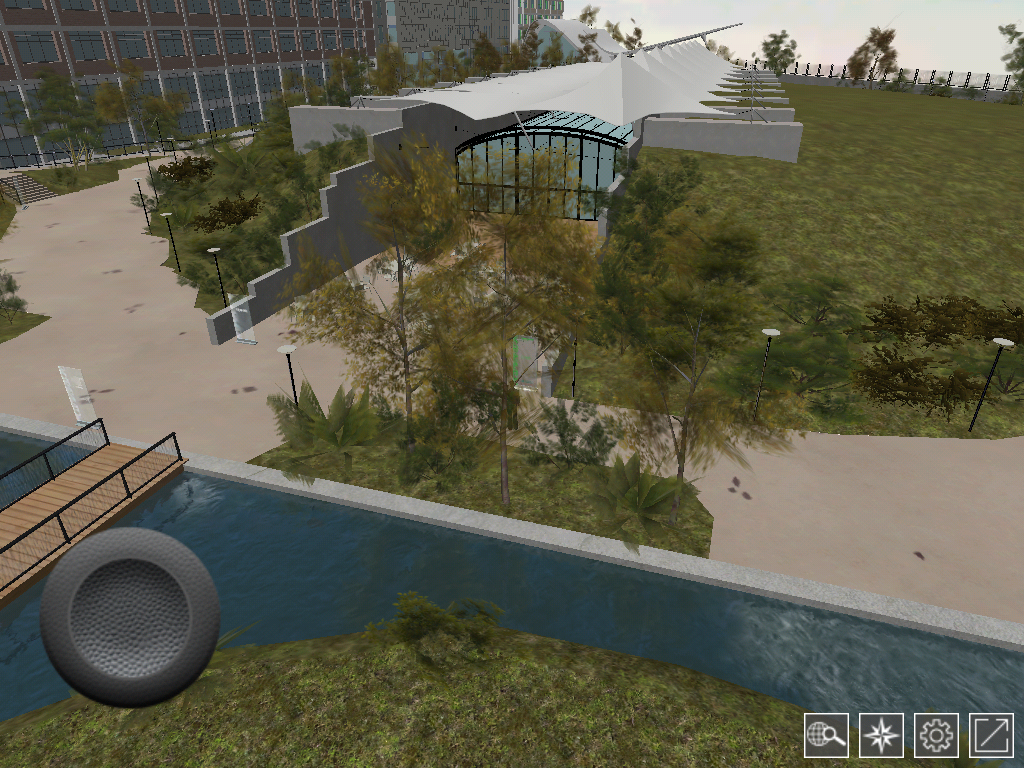The width and height of the screenshot is (1024, 768).
Task: Select the compass star icon
Action: (881, 735)
